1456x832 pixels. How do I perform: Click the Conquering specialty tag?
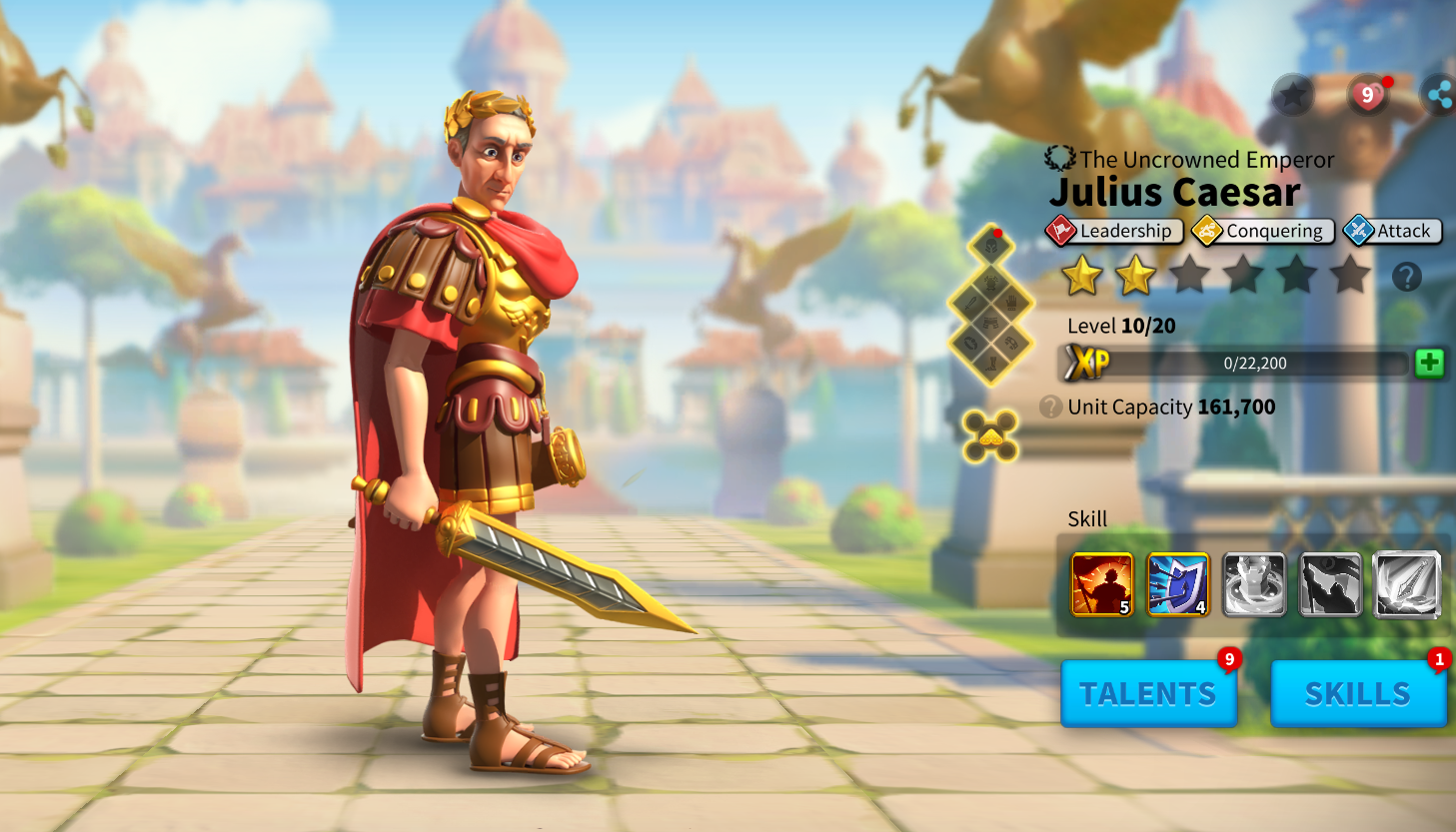pyautogui.click(x=1263, y=231)
